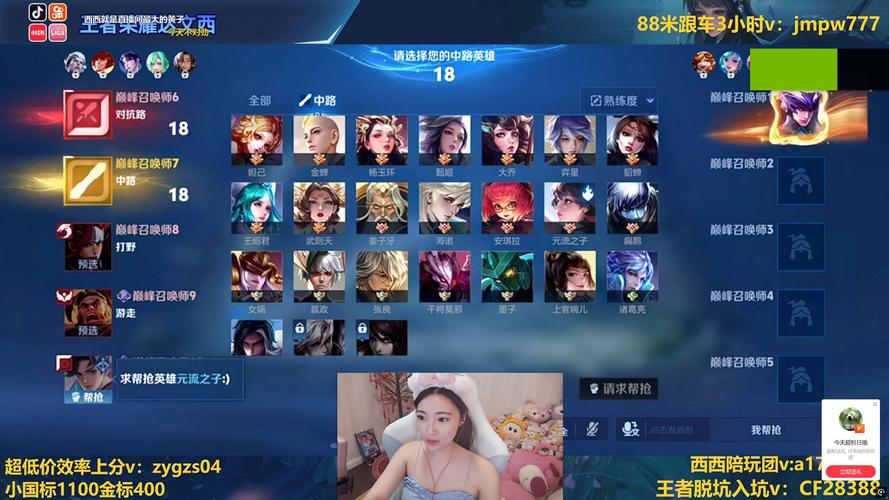889x500 pixels.
Task: Click the 请求帮抢 button
Action: pyautogui.click(x=620, y=388)
